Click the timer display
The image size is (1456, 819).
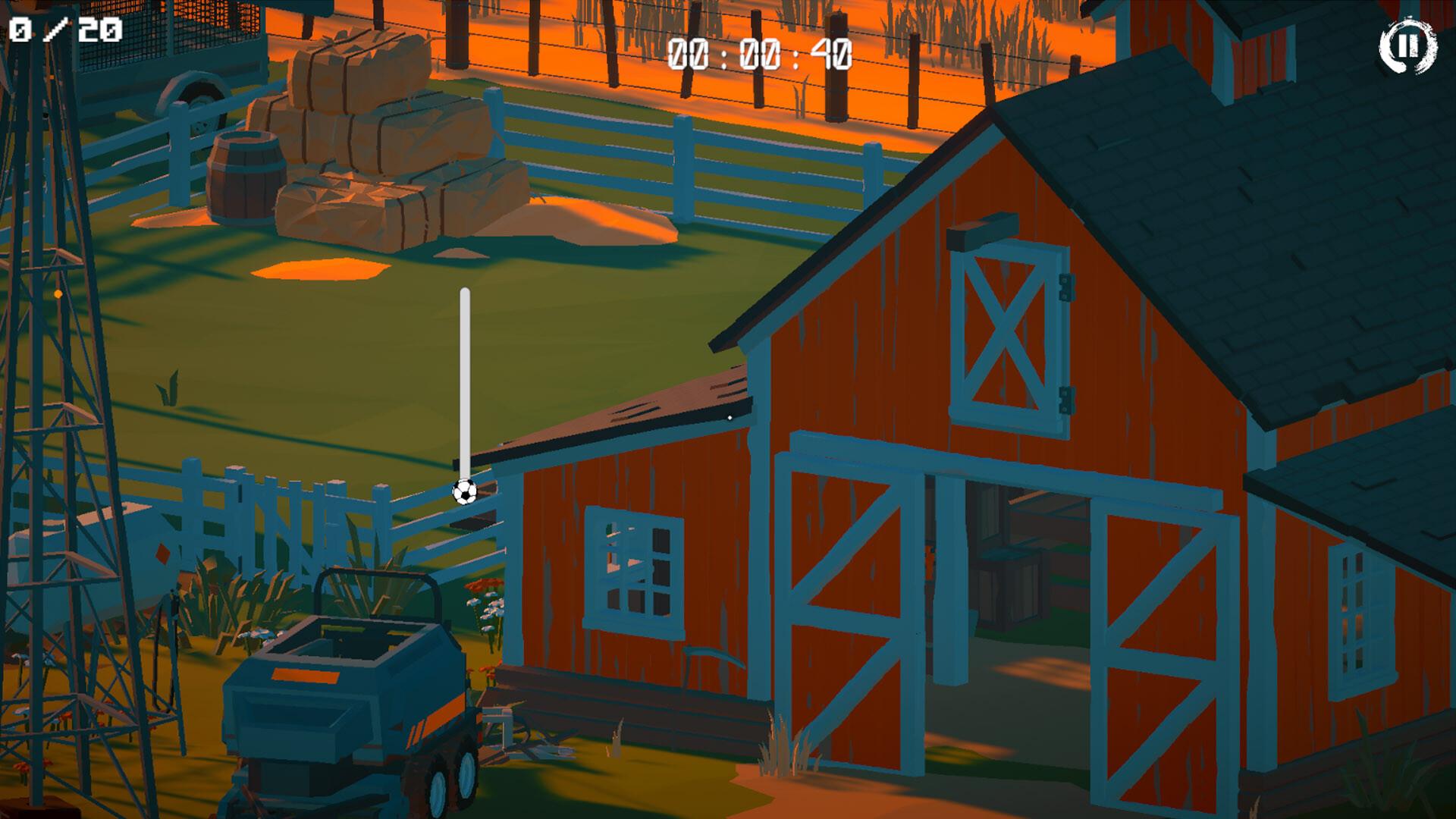click(x=758, y=55)
